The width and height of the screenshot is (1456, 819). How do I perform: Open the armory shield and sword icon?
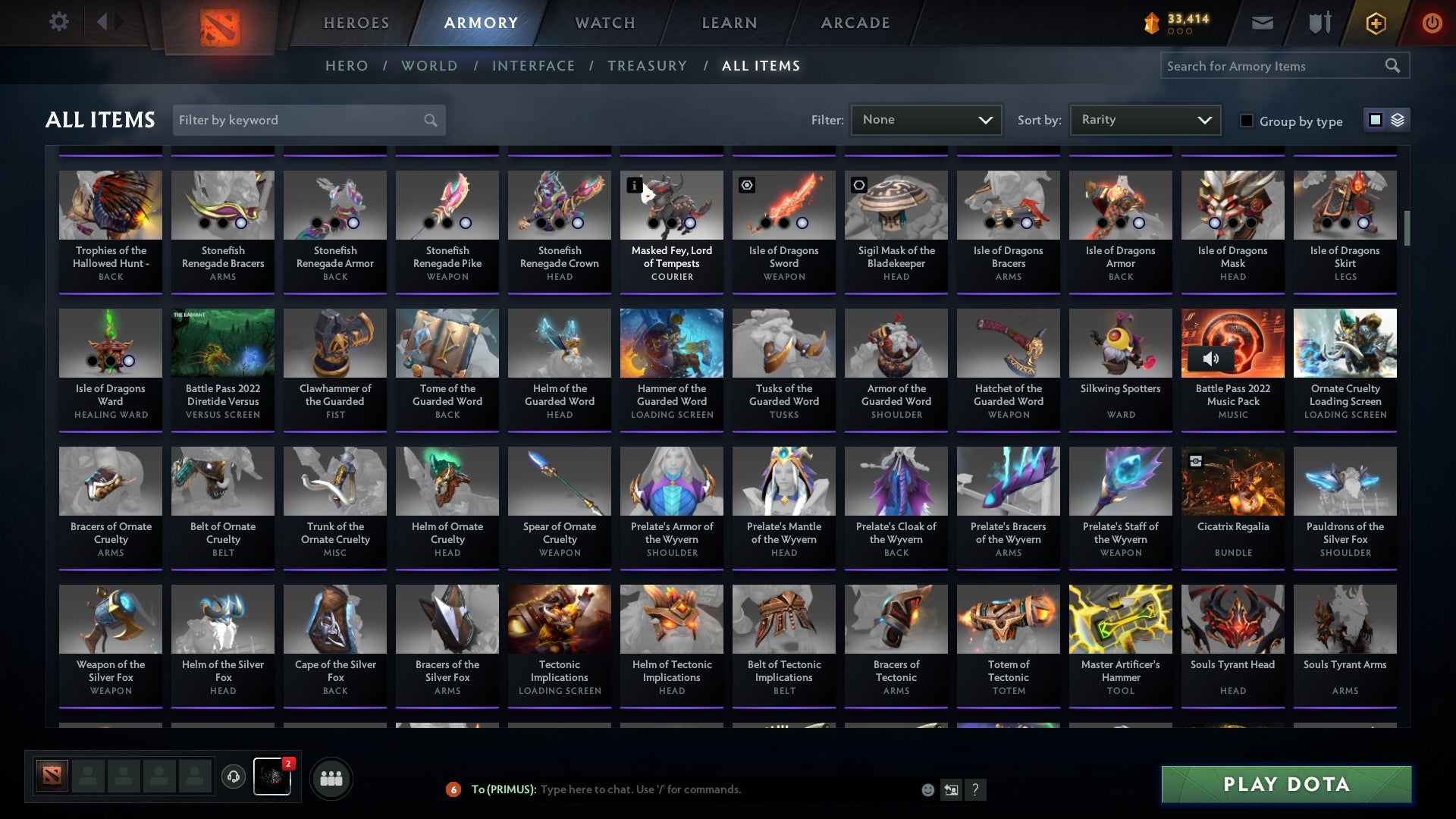point(1319,22)
